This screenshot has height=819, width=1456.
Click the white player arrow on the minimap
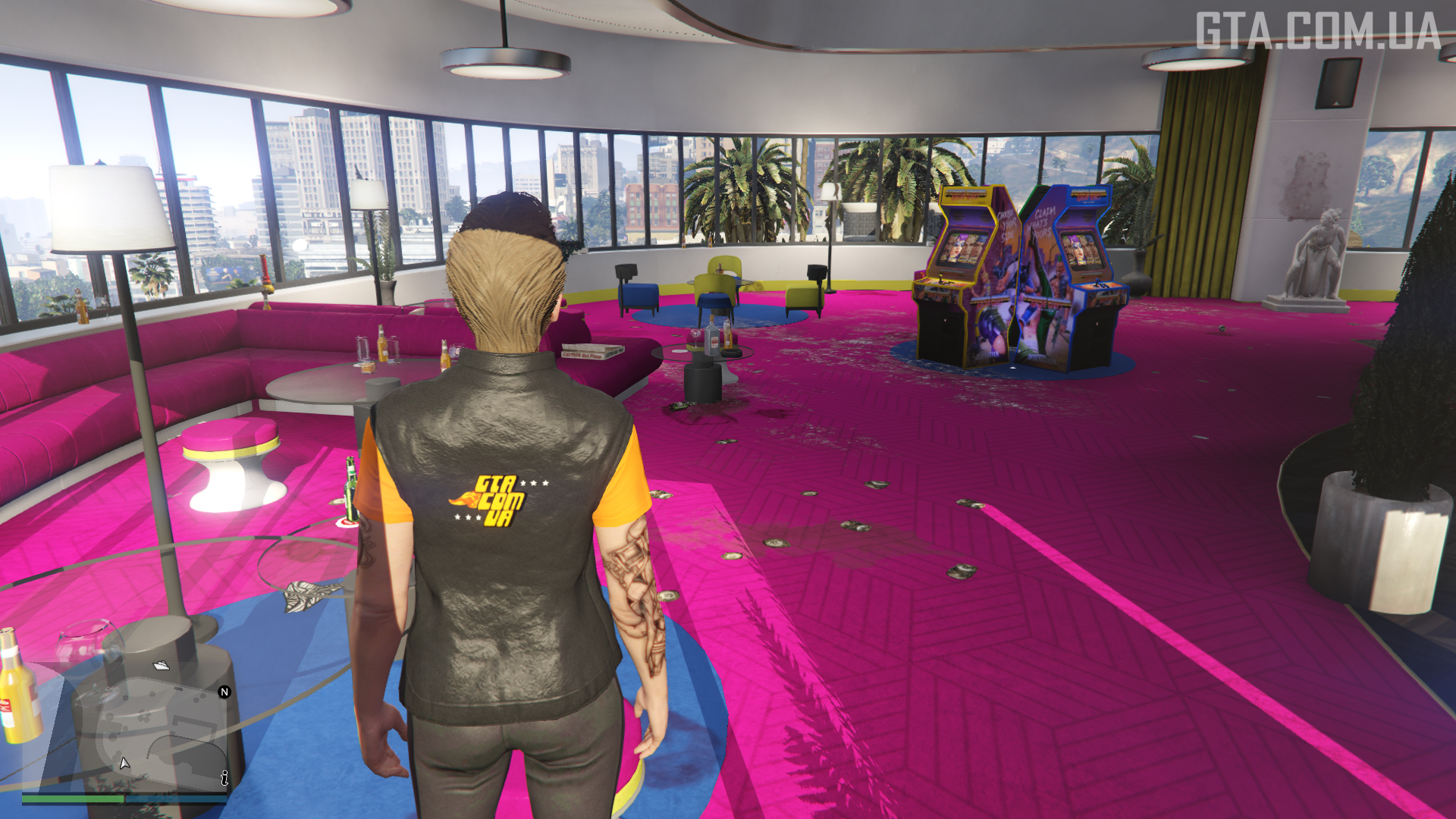(124, 763)
